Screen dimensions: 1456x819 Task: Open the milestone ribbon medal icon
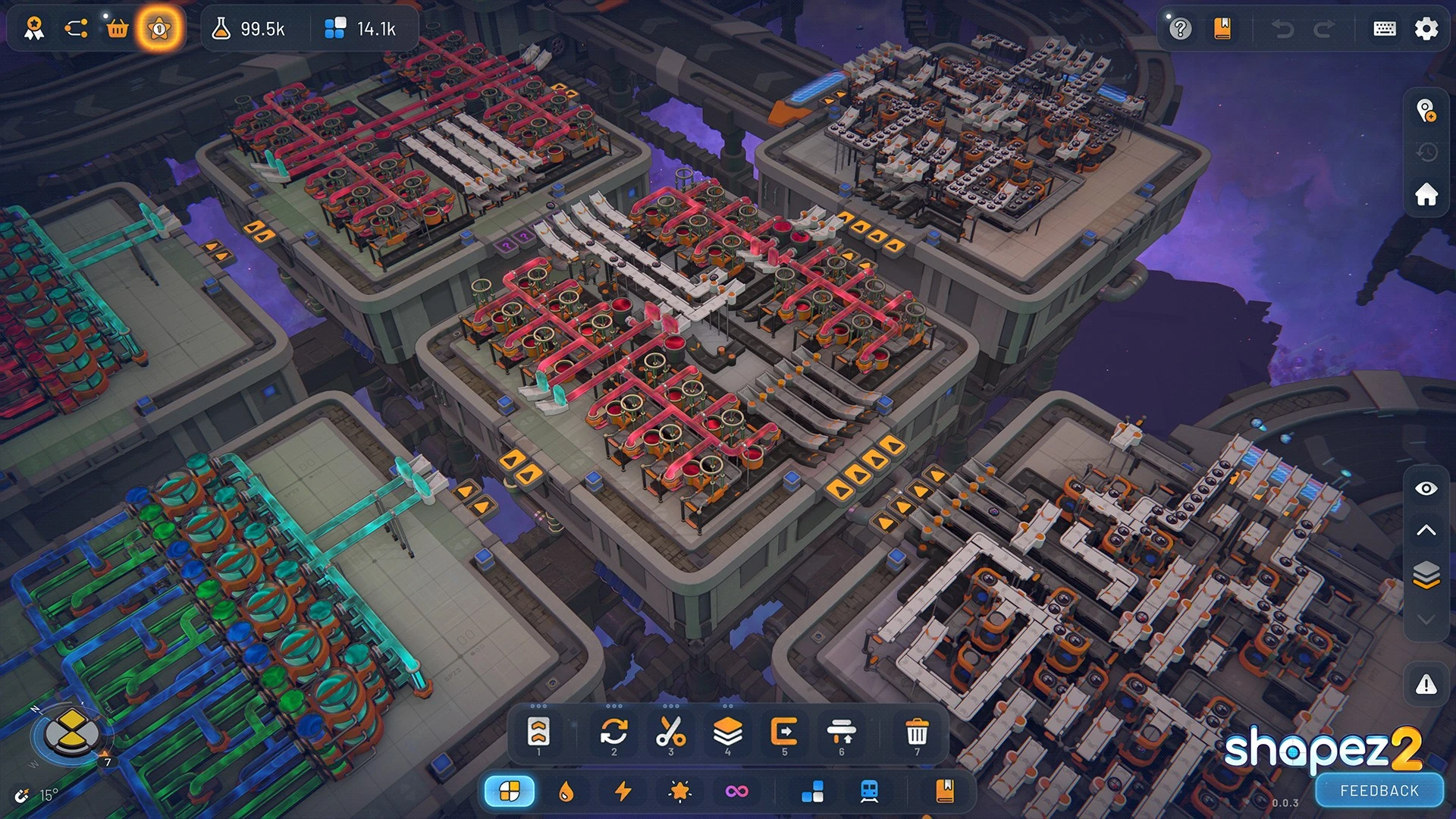click(33, 29)
